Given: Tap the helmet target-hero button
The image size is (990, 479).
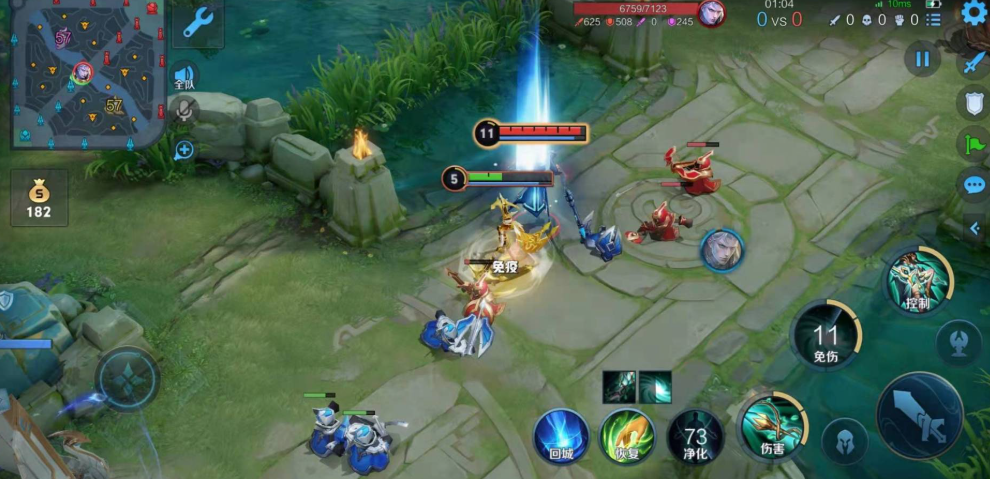Looking at the screenshot, I should click(844, 440).
